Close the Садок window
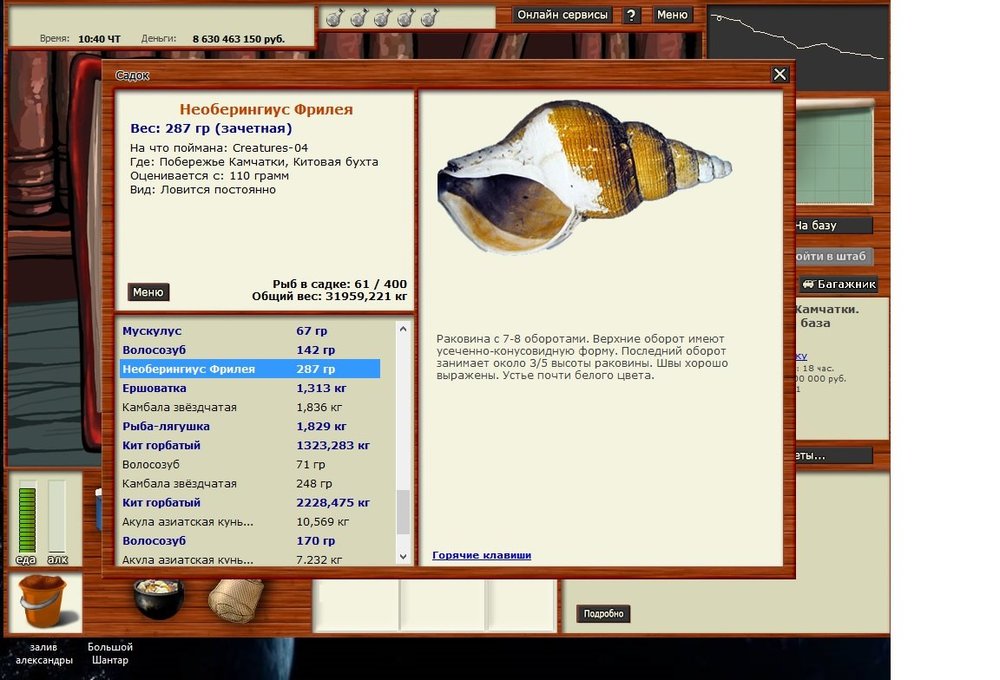 [780, 75]
